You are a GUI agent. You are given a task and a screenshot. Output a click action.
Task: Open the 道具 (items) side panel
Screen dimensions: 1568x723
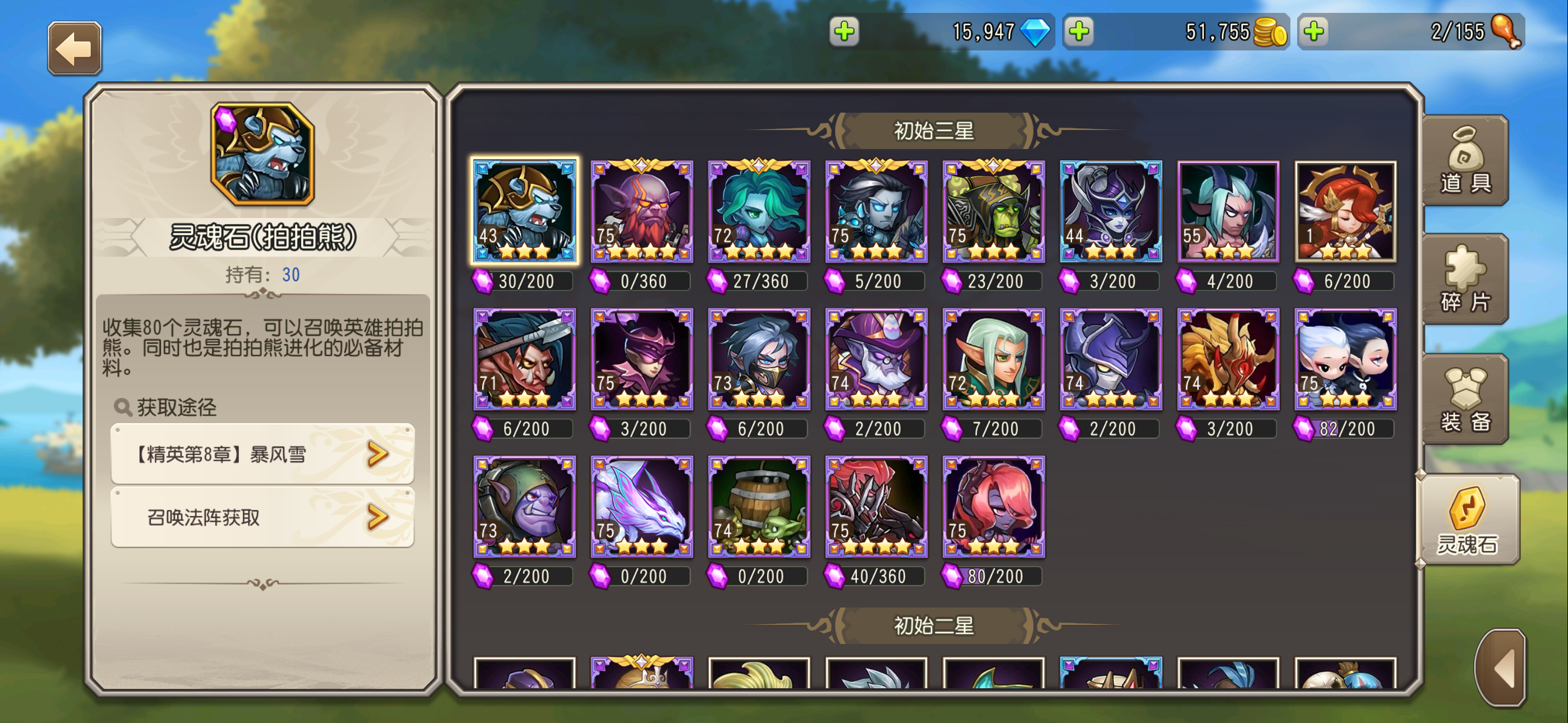(x=1465, y=161)
